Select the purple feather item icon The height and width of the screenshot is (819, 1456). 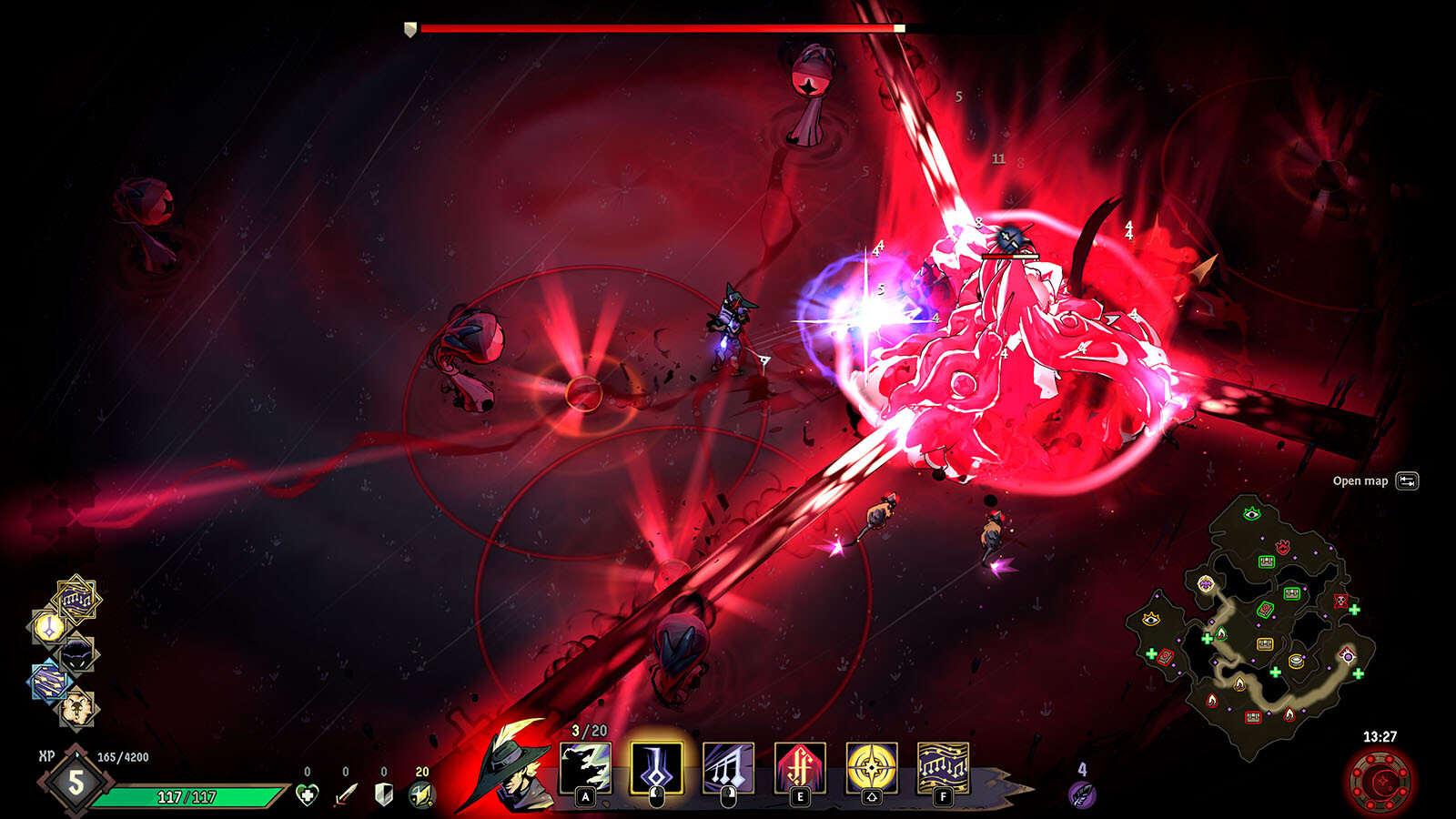1082,794
